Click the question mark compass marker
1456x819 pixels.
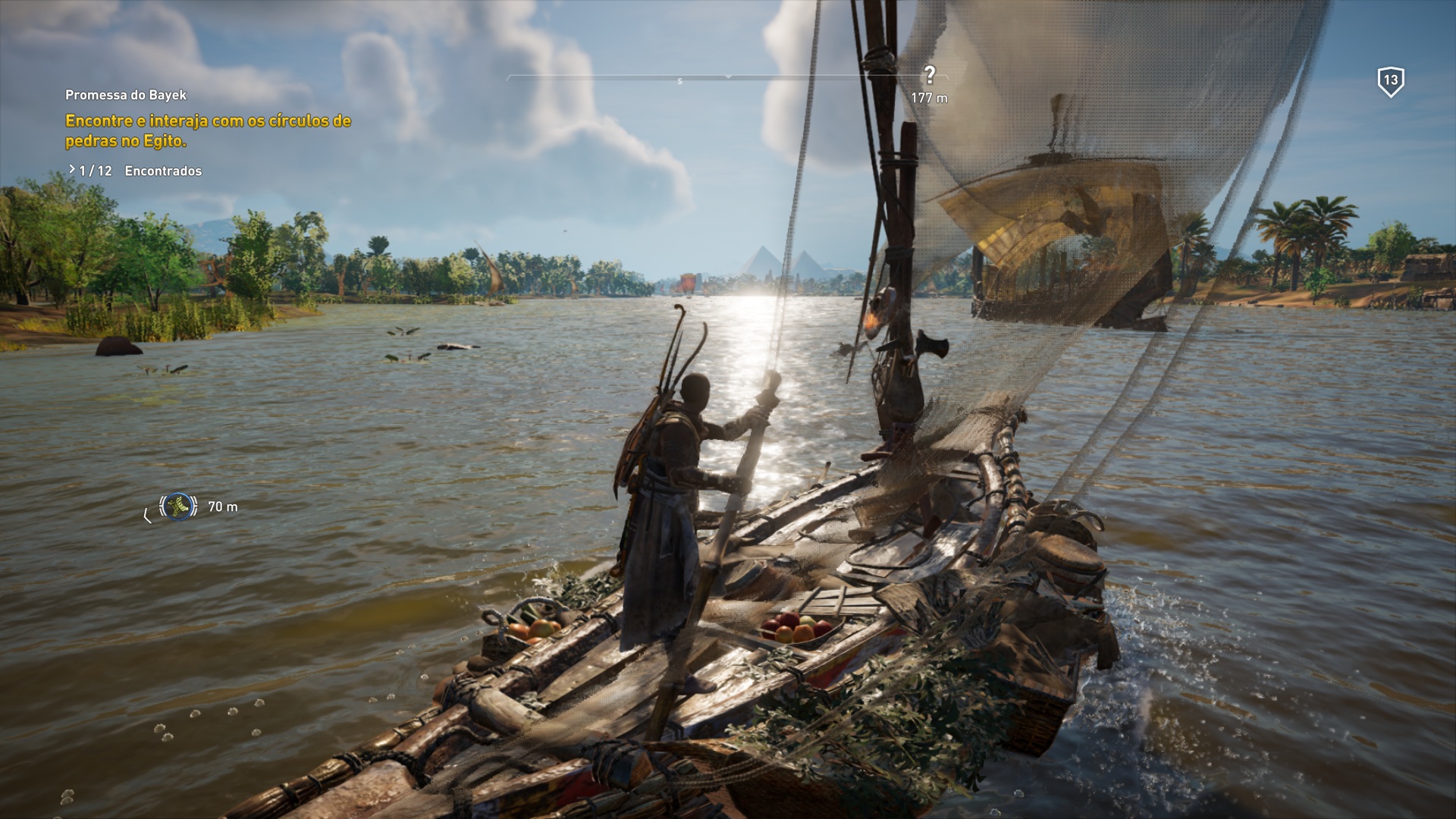pyautogui.click(x=930, y=75)
